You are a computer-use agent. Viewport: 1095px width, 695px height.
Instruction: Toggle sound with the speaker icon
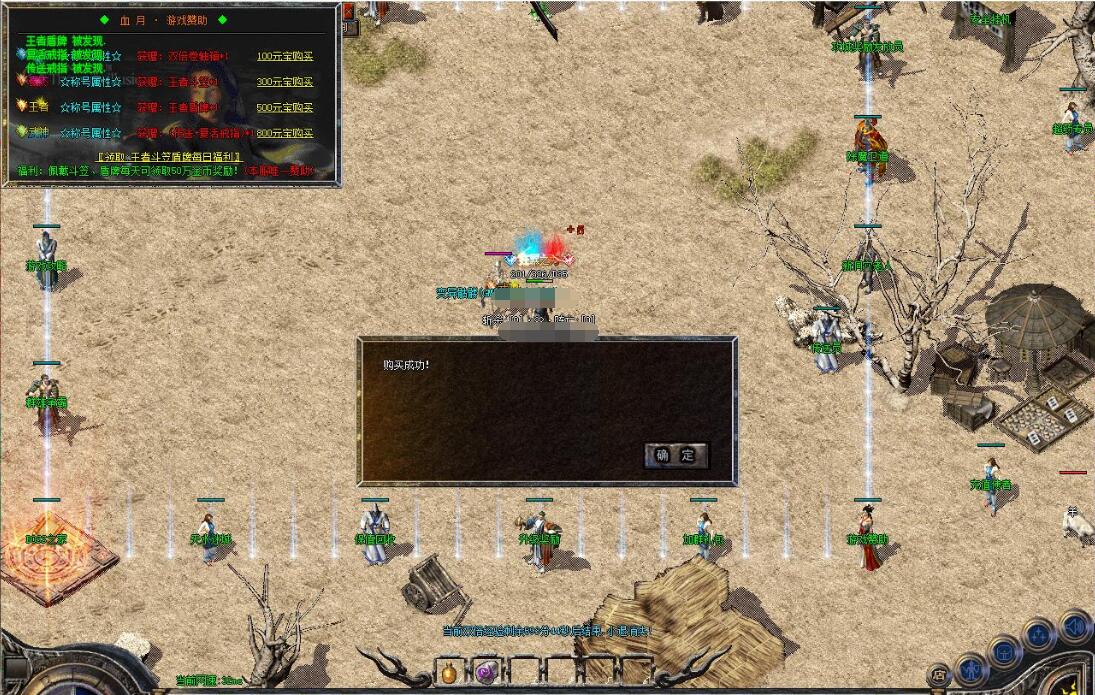click(1075, 627)
